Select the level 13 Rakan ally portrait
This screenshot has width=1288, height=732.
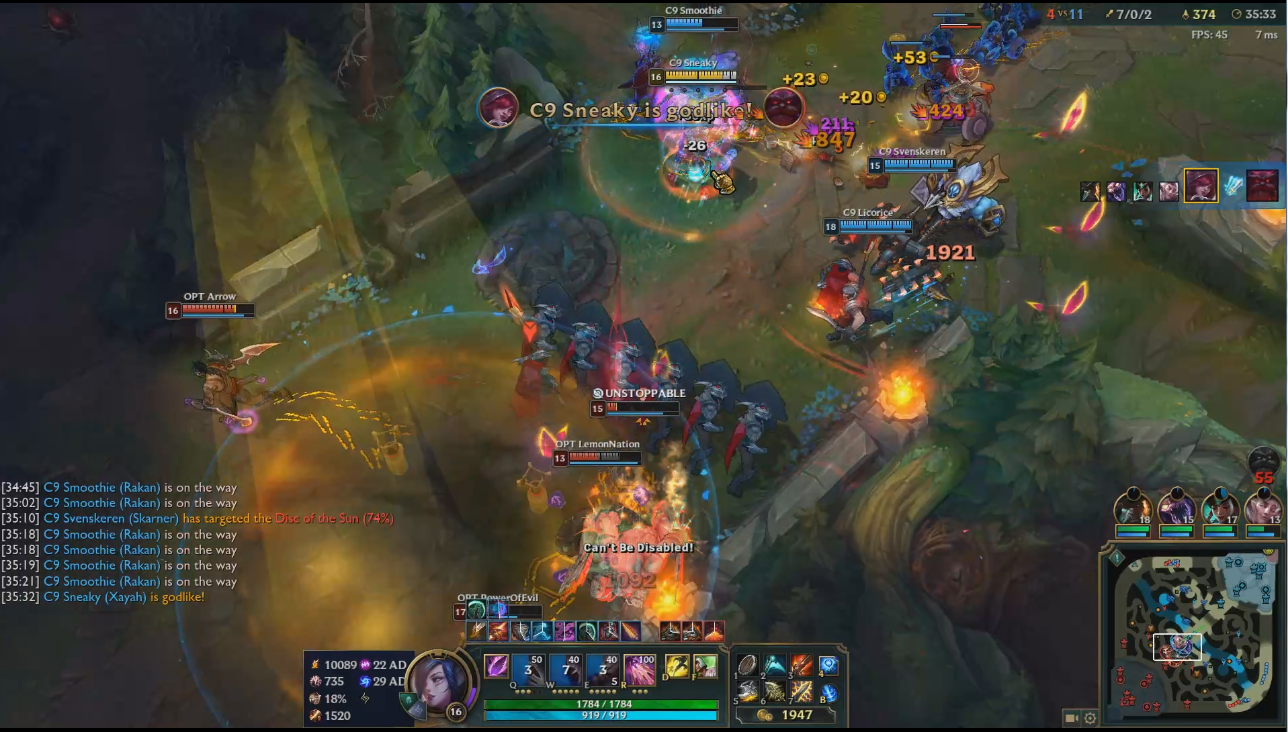click(x=1262, y=506)
